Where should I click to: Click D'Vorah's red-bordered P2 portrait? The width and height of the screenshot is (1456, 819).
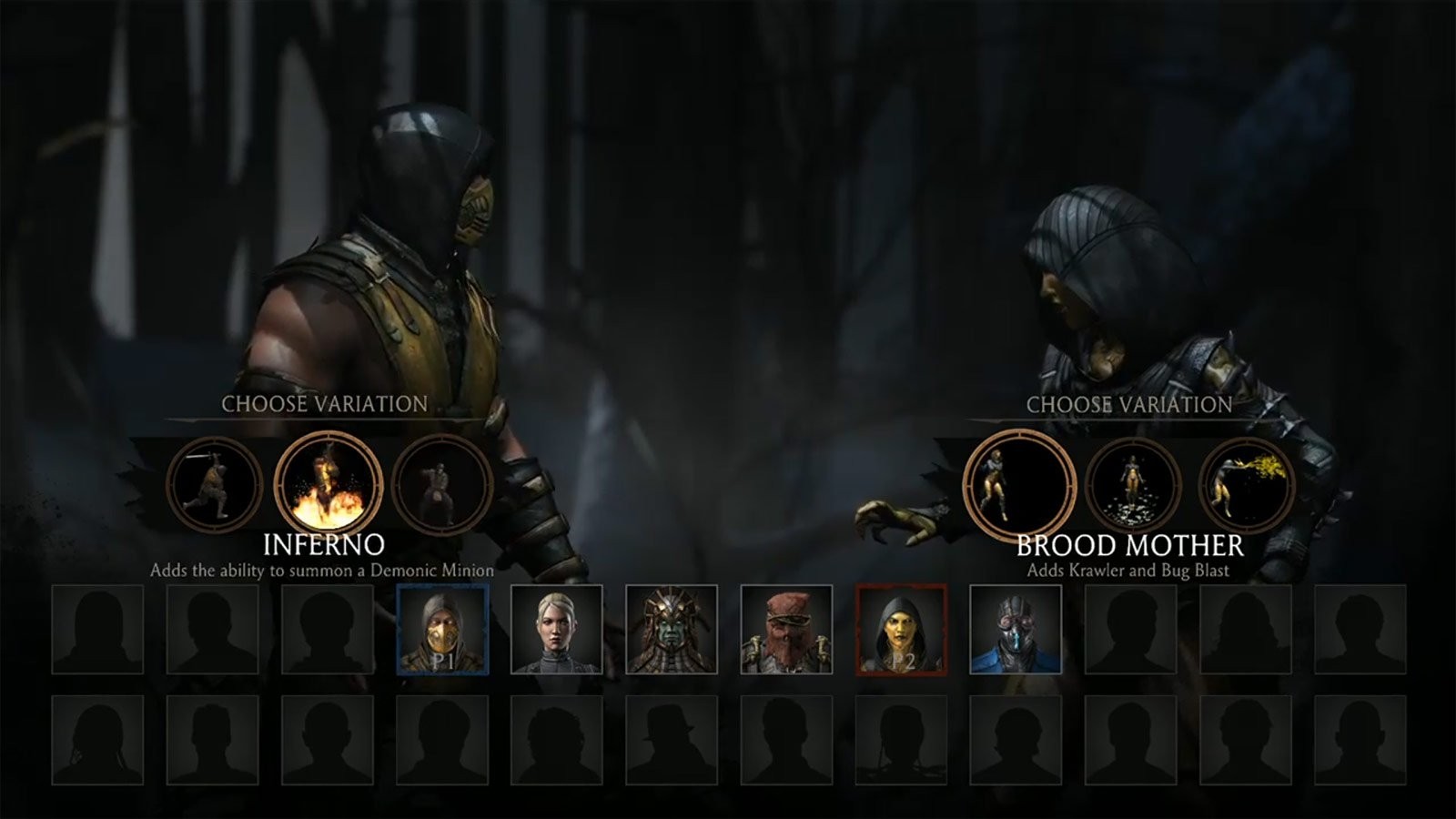[x=903, y=632]
